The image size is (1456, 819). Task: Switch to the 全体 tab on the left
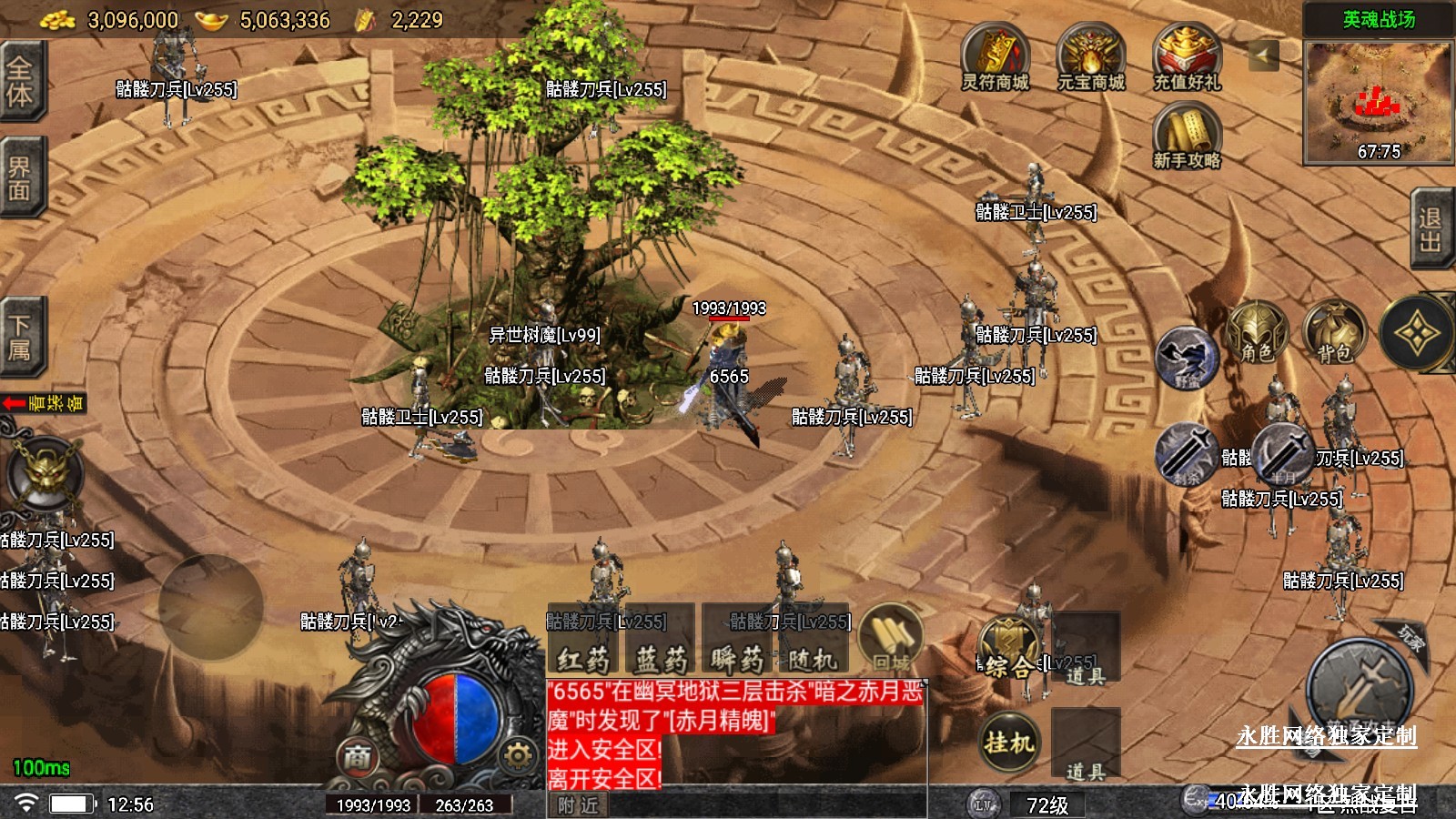[x=20, y=80]
